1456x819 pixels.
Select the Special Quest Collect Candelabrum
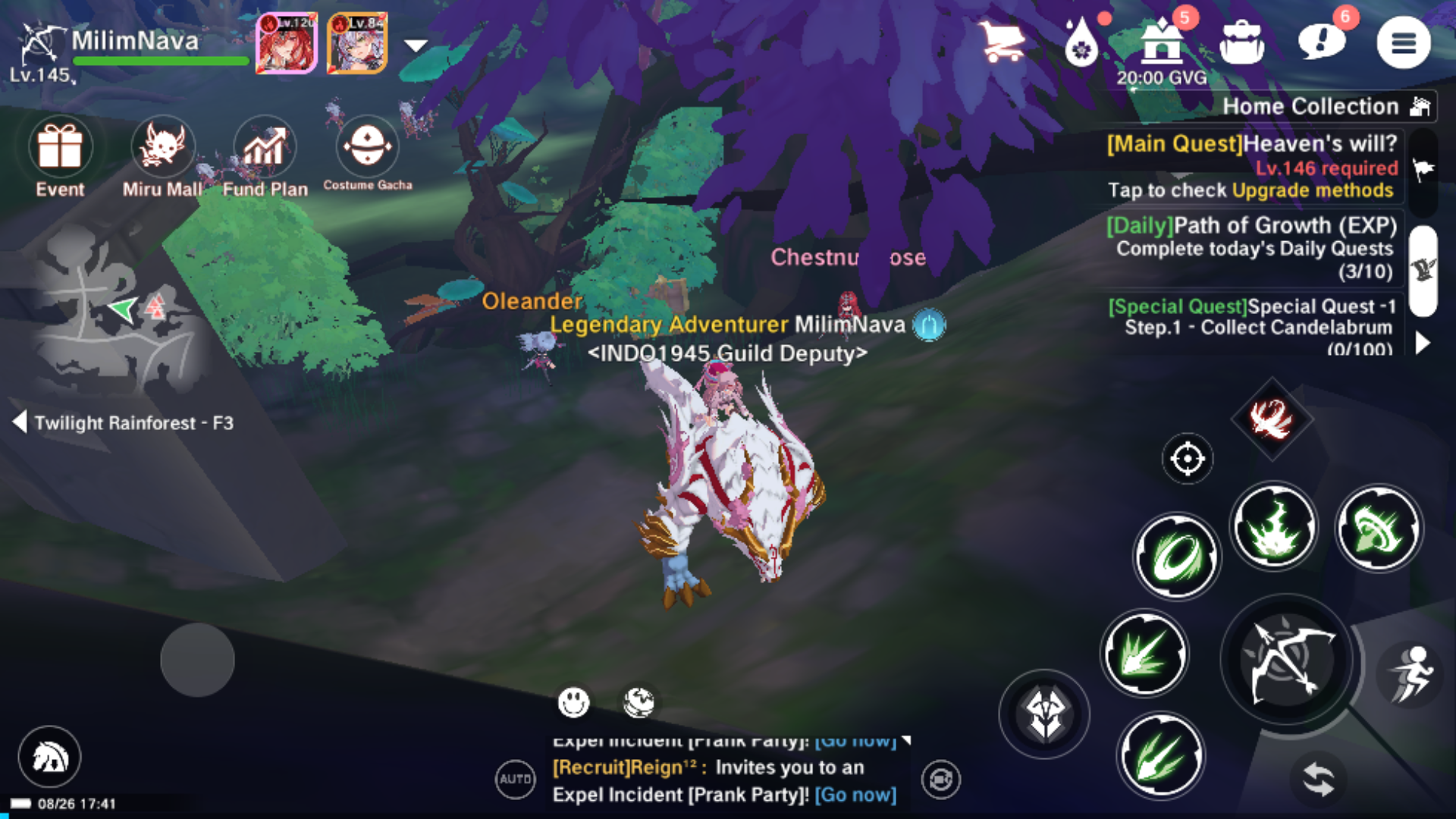pos(1251,326)
